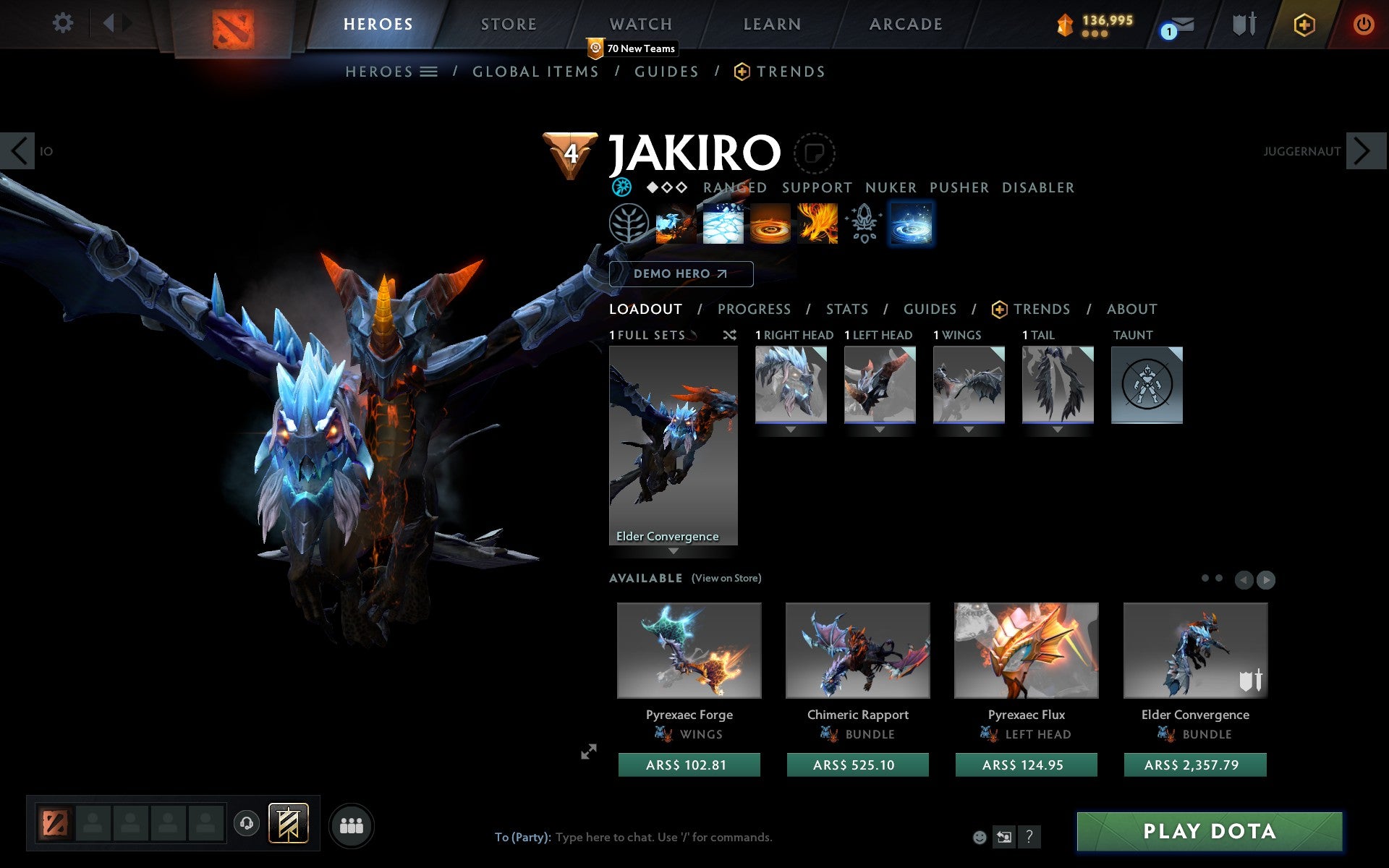Screen dimensions: 1389x868
Task: Click the shuffle icon beside 1 FULL SETS
Action: [x=729, y=335]
